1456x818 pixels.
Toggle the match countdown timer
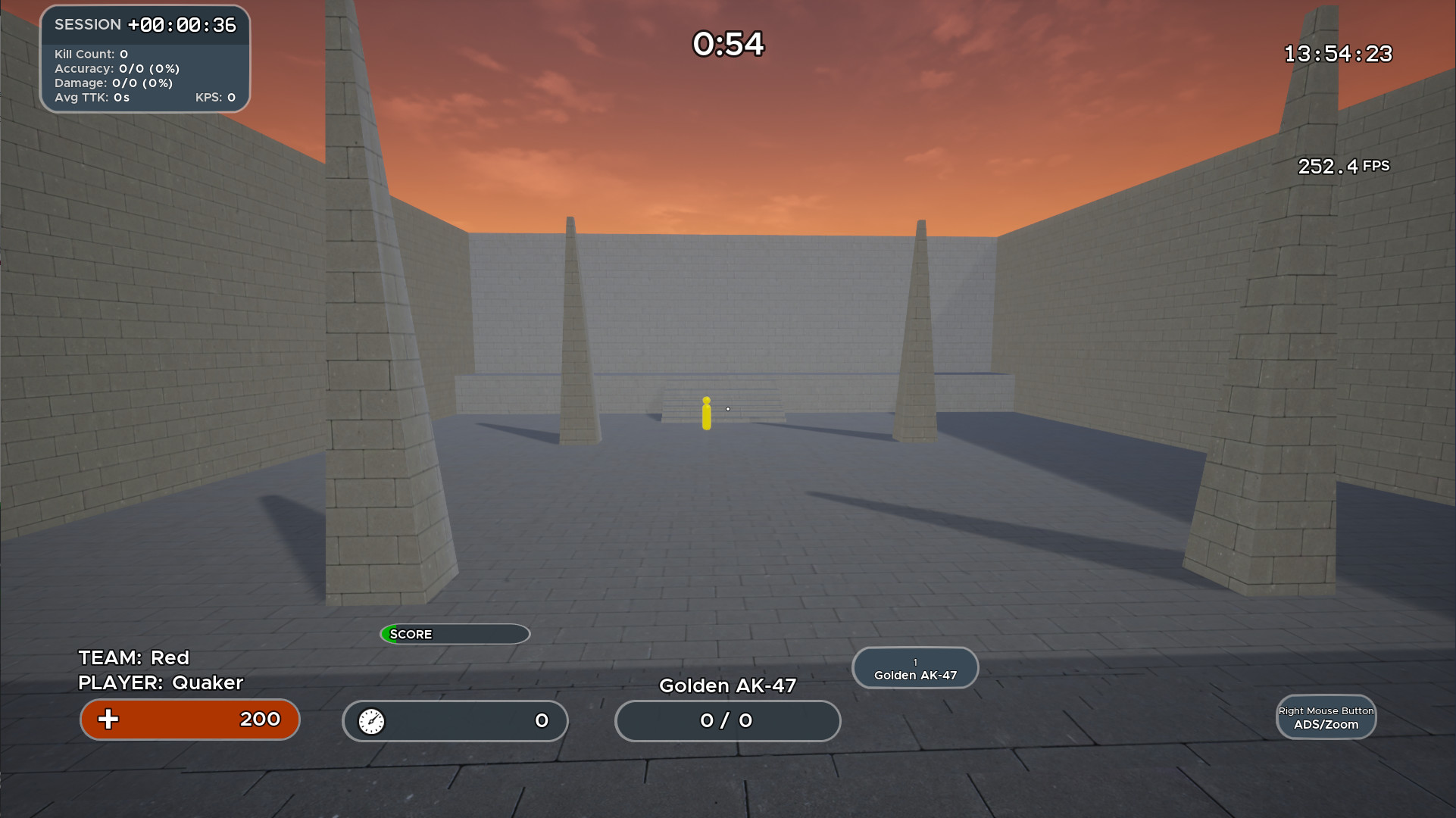(x=727, y=45)
